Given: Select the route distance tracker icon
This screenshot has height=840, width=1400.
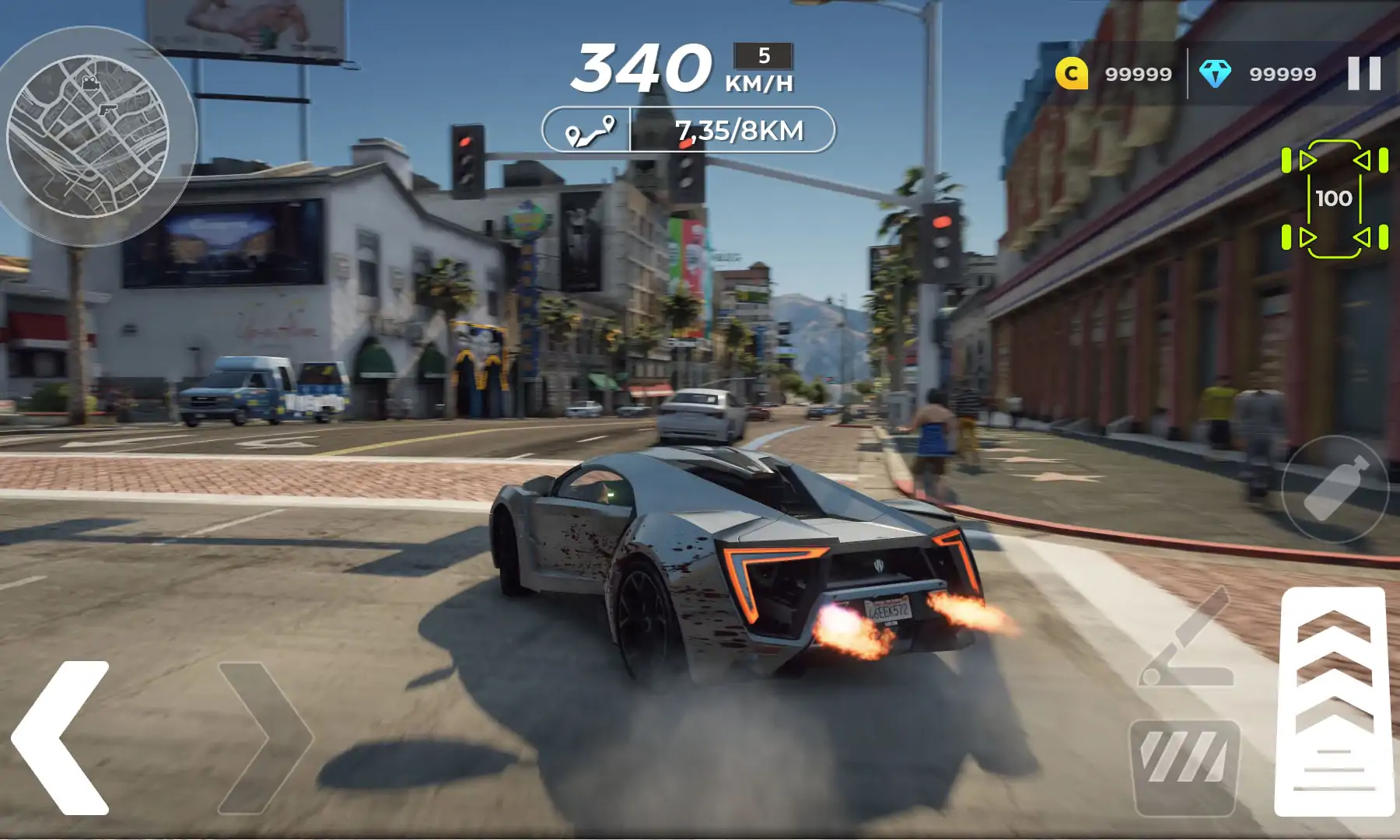Looking at the screenshot, I should (590, 130).
